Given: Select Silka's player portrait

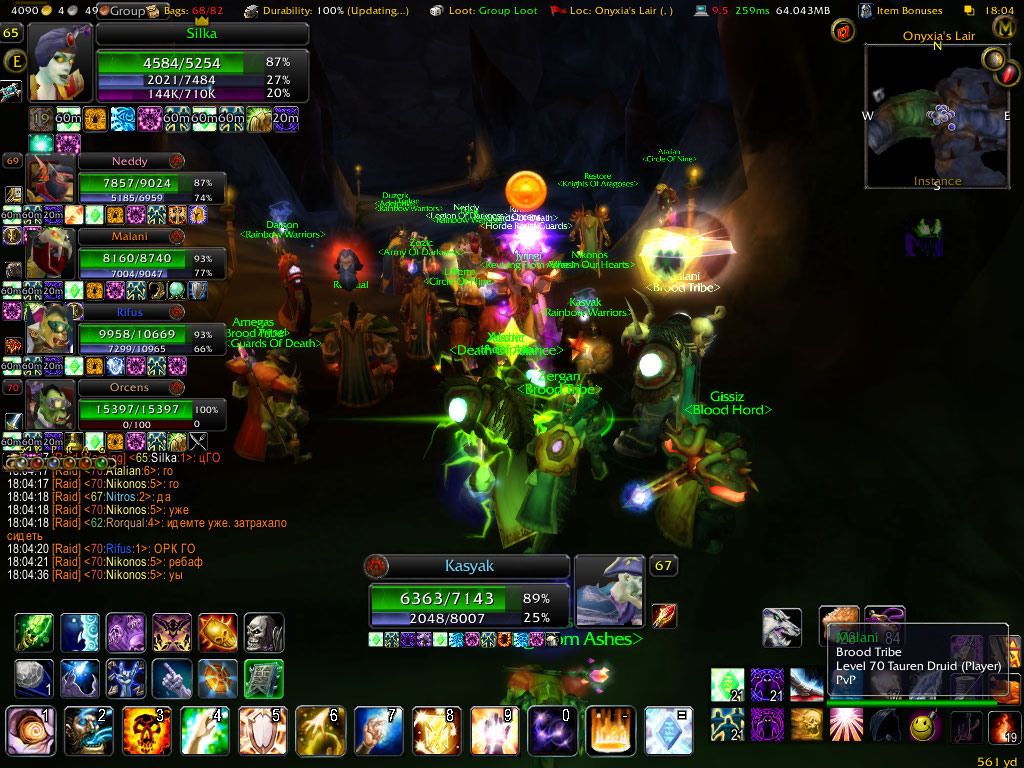Looking at the screenshot, I should [x=61, y=62].
